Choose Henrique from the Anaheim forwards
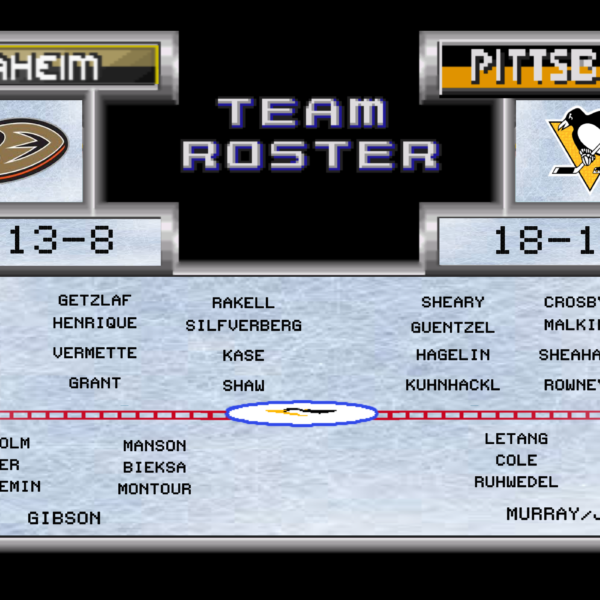This screenshot has width=600, height=600. 95,323
